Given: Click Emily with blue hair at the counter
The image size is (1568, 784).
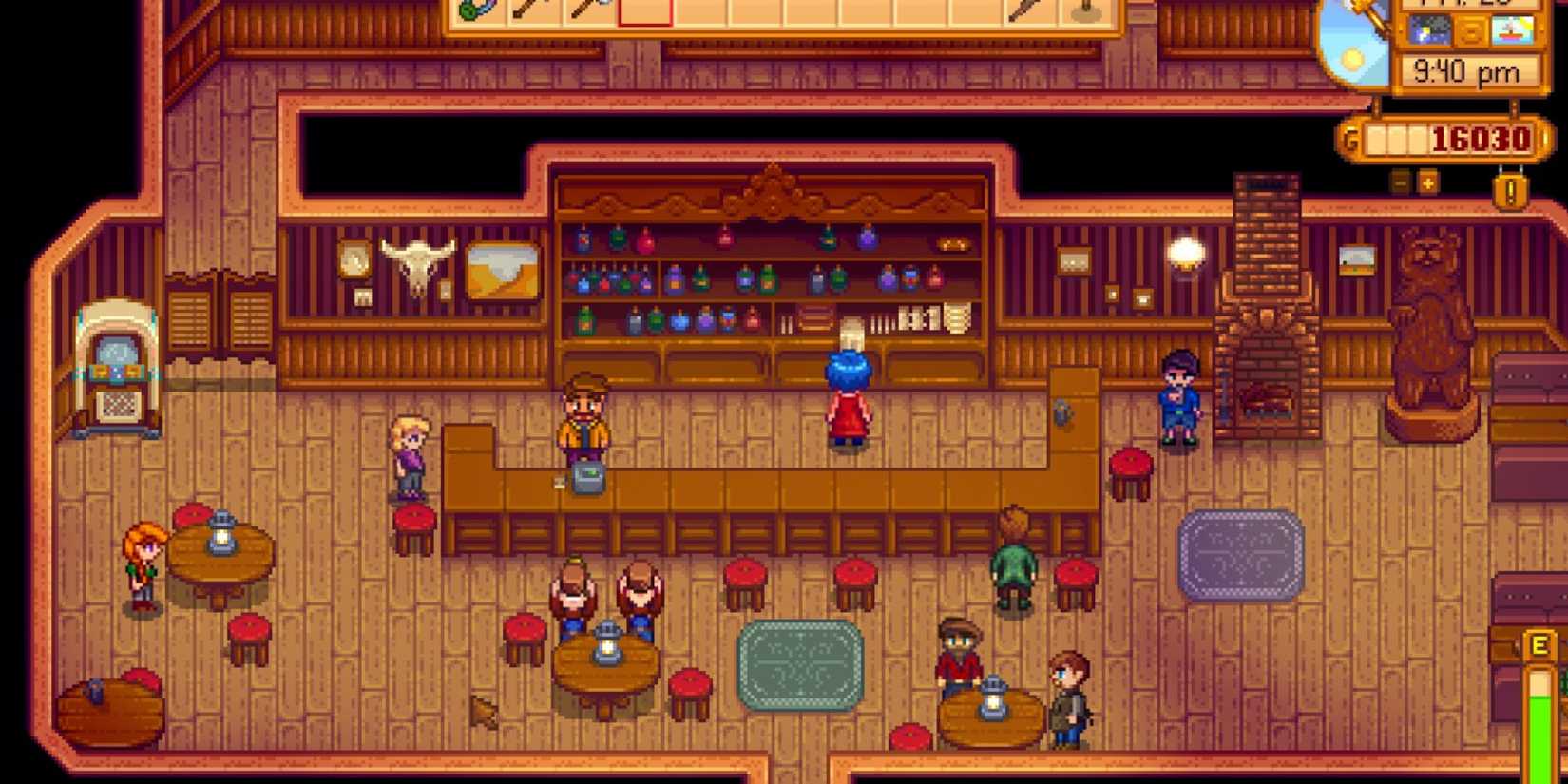Looking at the screenshot, I should (x=851, y=394).
